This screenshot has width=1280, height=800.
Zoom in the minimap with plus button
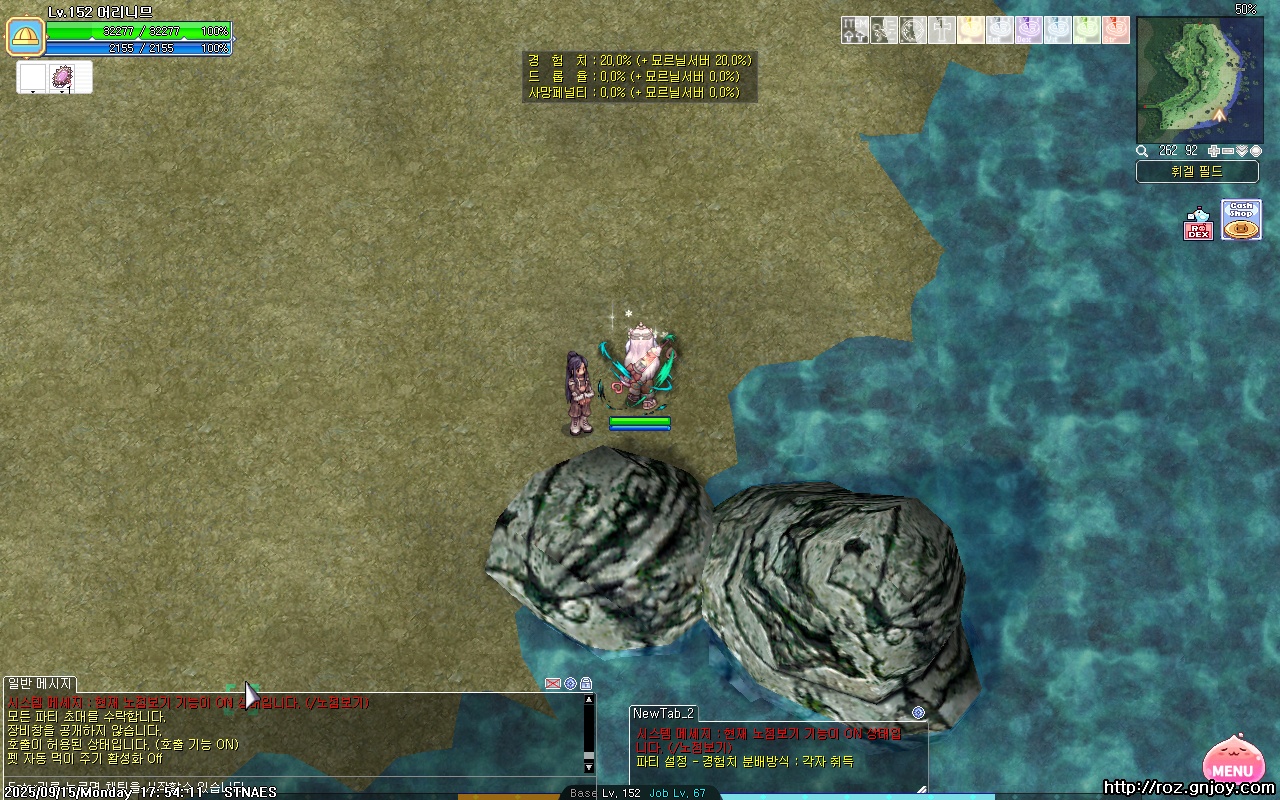(x=1214, y=151)
